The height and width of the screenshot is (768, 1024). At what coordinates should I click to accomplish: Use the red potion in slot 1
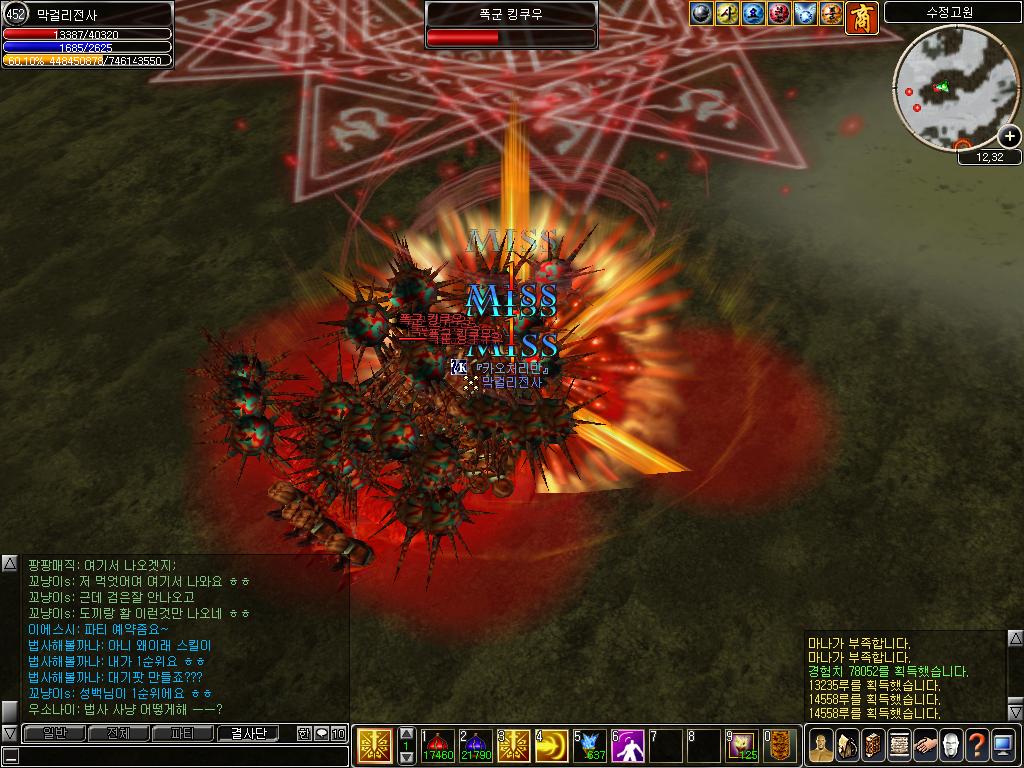[x=438, y=746]
